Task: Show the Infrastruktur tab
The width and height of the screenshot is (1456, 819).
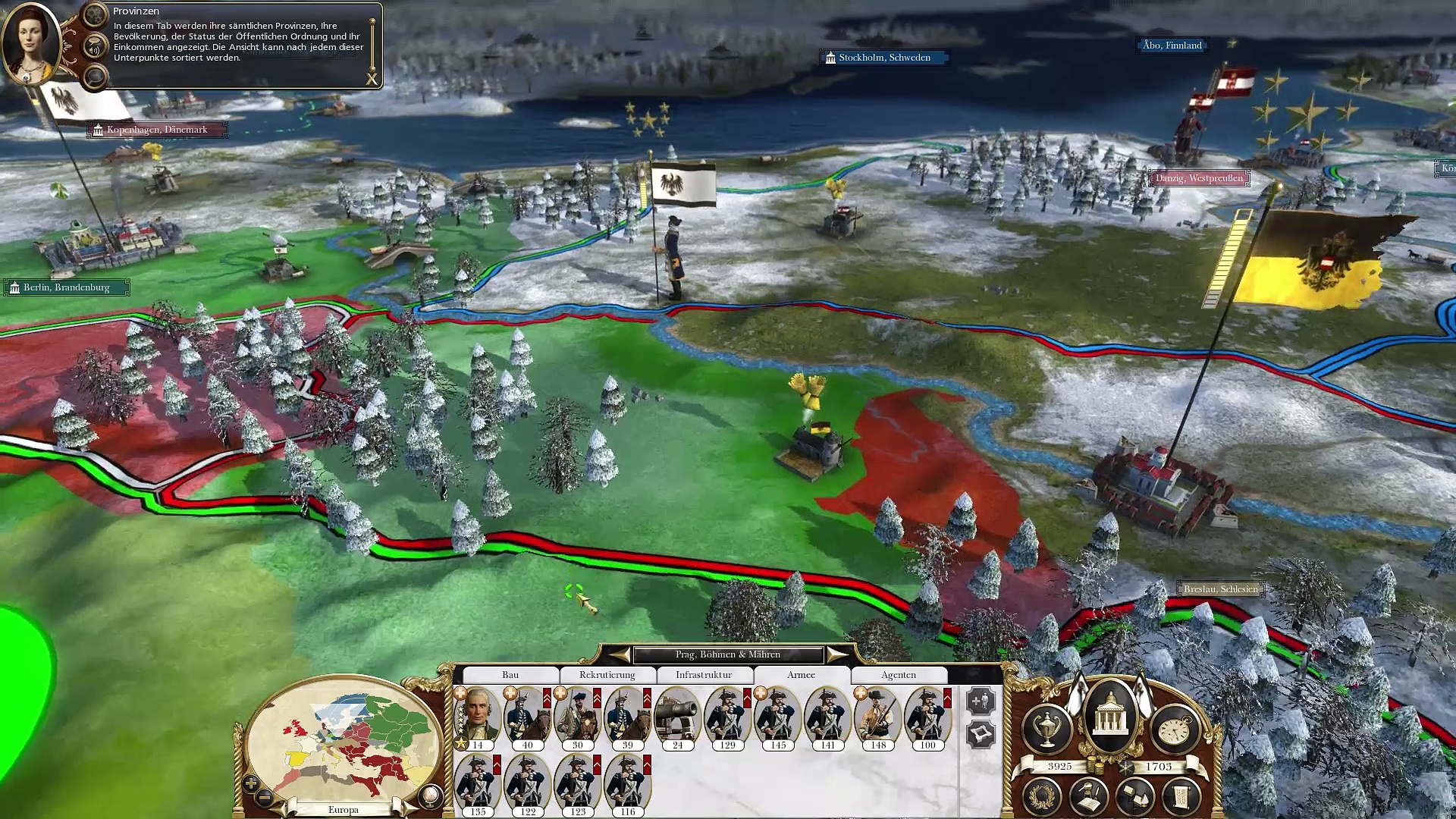Action: (704, 675)
